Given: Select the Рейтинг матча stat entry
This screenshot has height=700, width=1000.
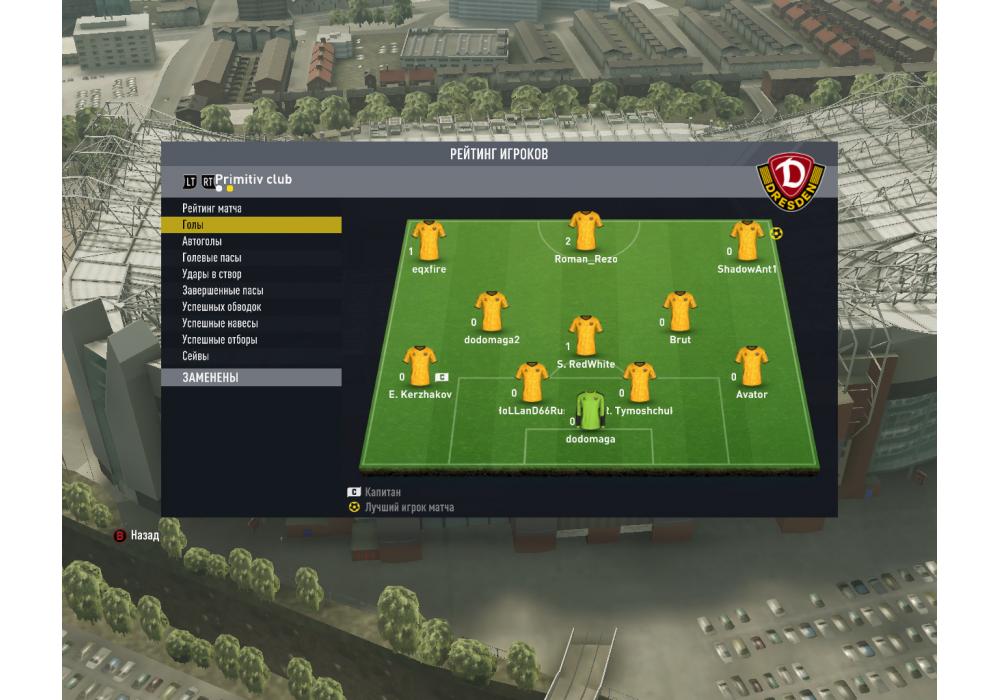Looking at the screenshot, I should click(212, 209).
